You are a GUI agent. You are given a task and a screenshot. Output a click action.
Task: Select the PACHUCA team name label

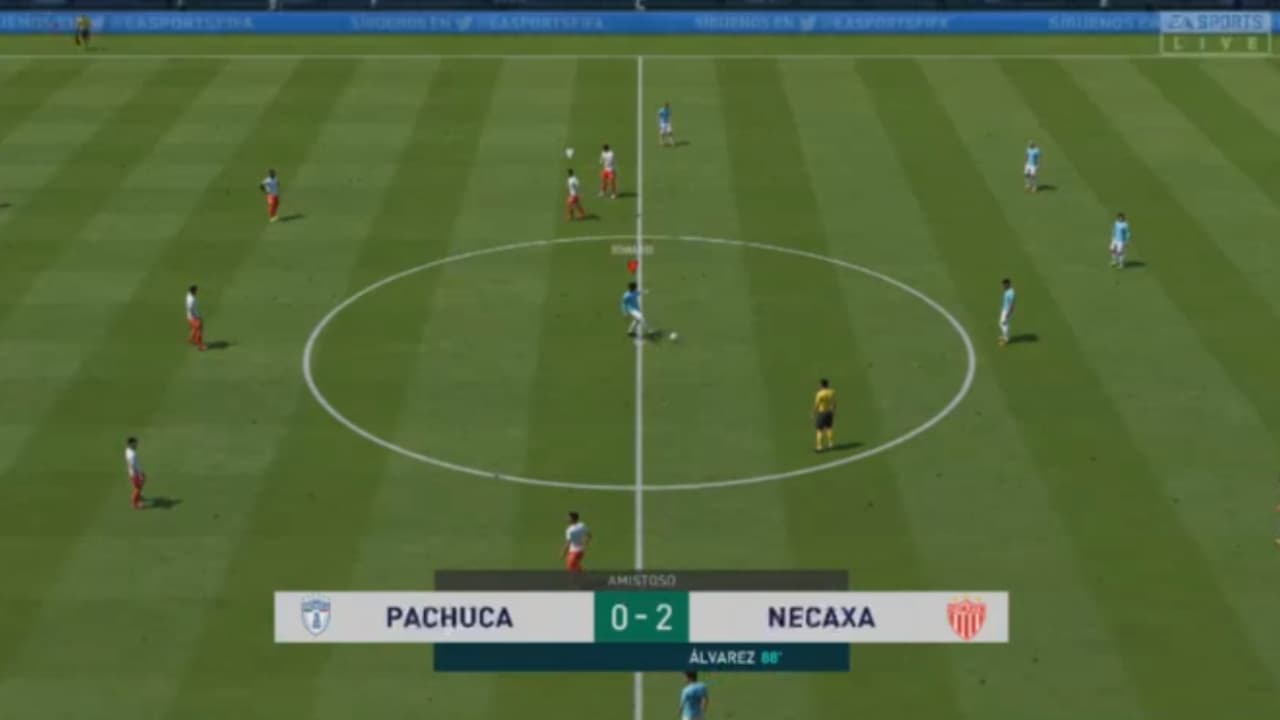pyautogui.click(x=447, y=618)
